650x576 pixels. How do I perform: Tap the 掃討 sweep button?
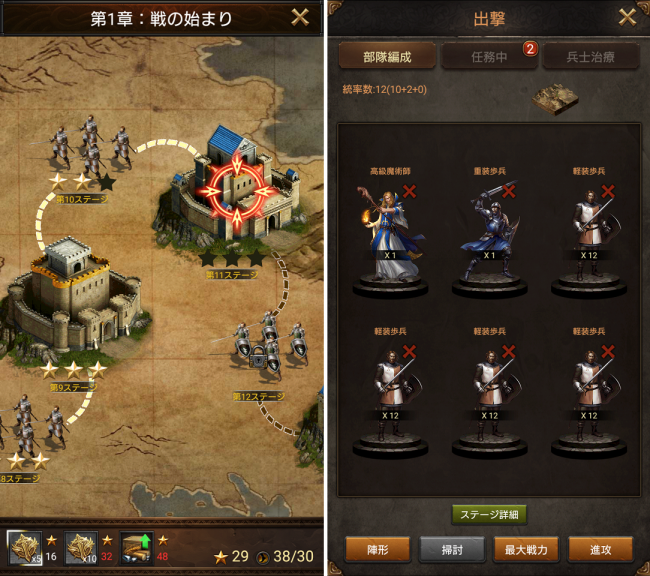pos(451,548)
